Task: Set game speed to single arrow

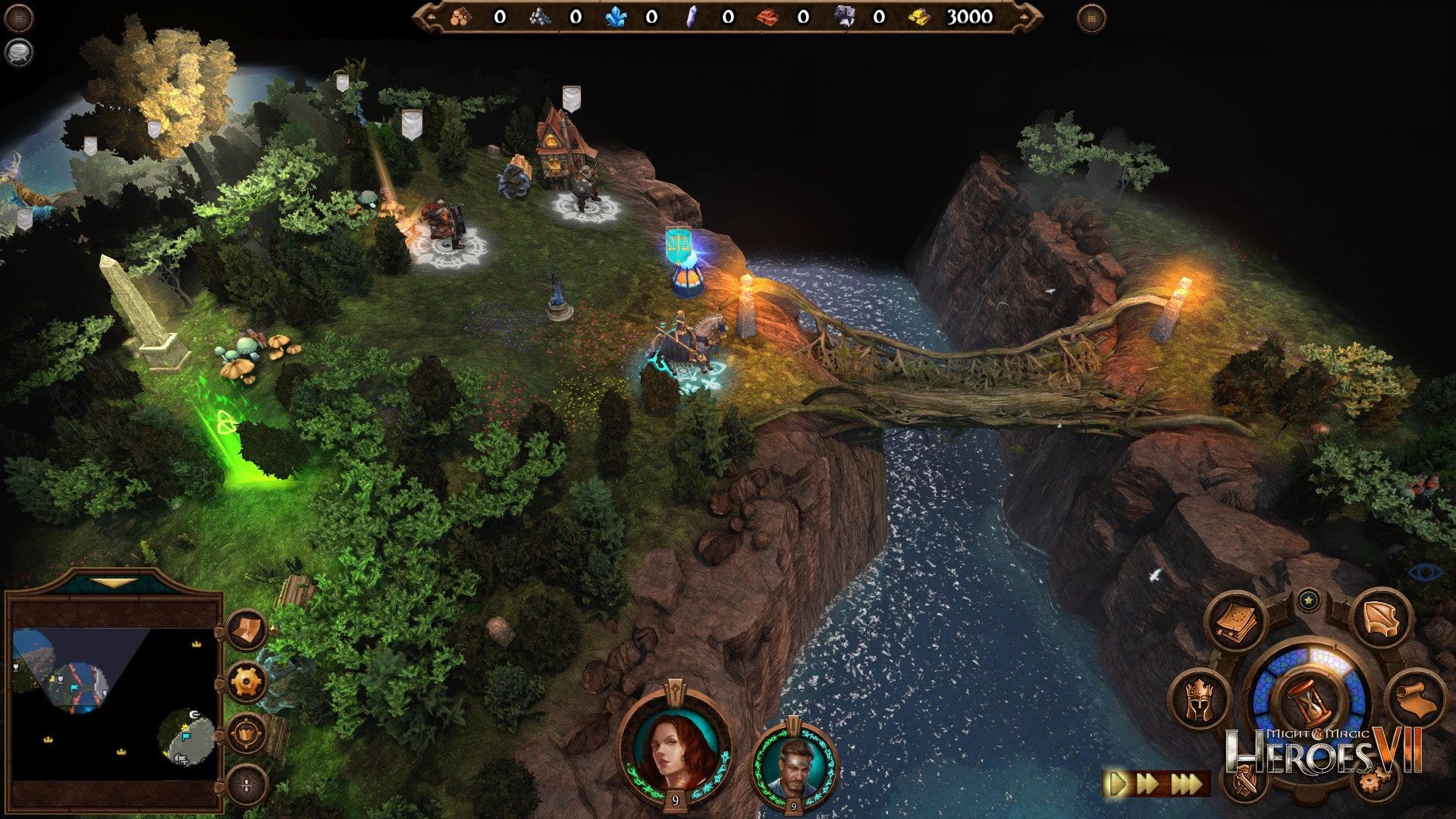Action: coord(1116,783)
